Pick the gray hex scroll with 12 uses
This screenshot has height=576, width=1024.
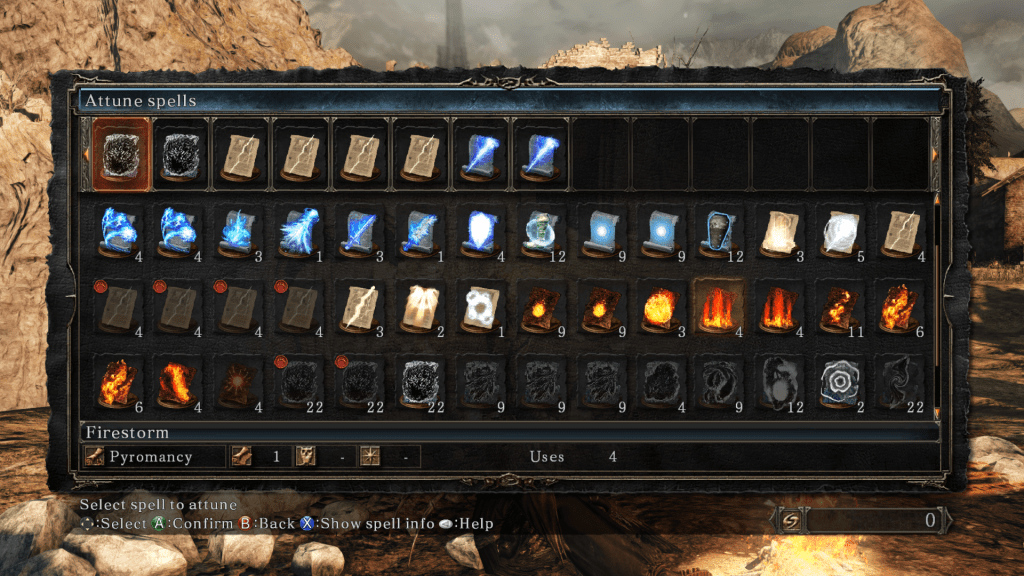pos(779,379)
